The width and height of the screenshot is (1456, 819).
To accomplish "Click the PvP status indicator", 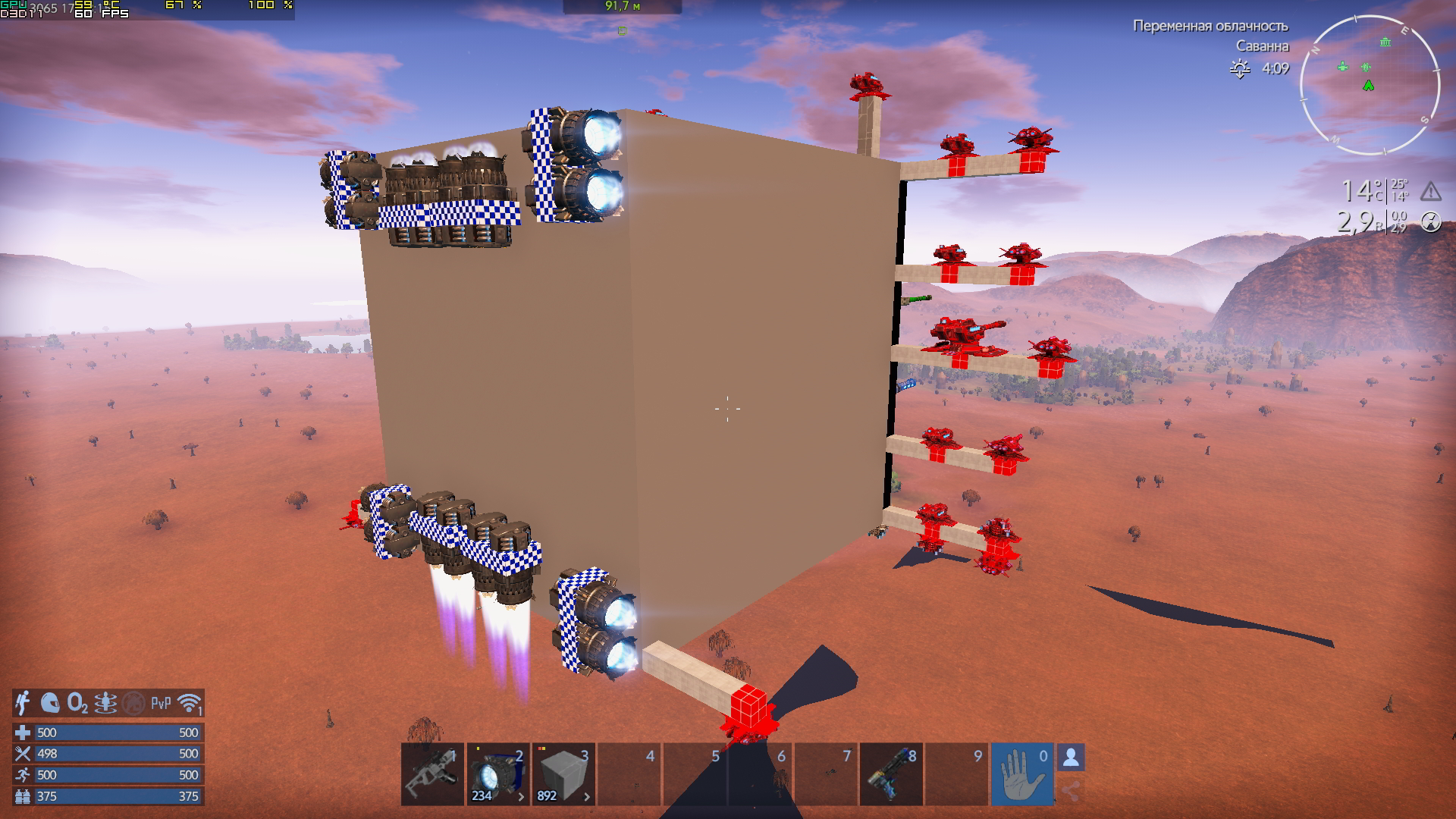I will (x=161, y=703).
